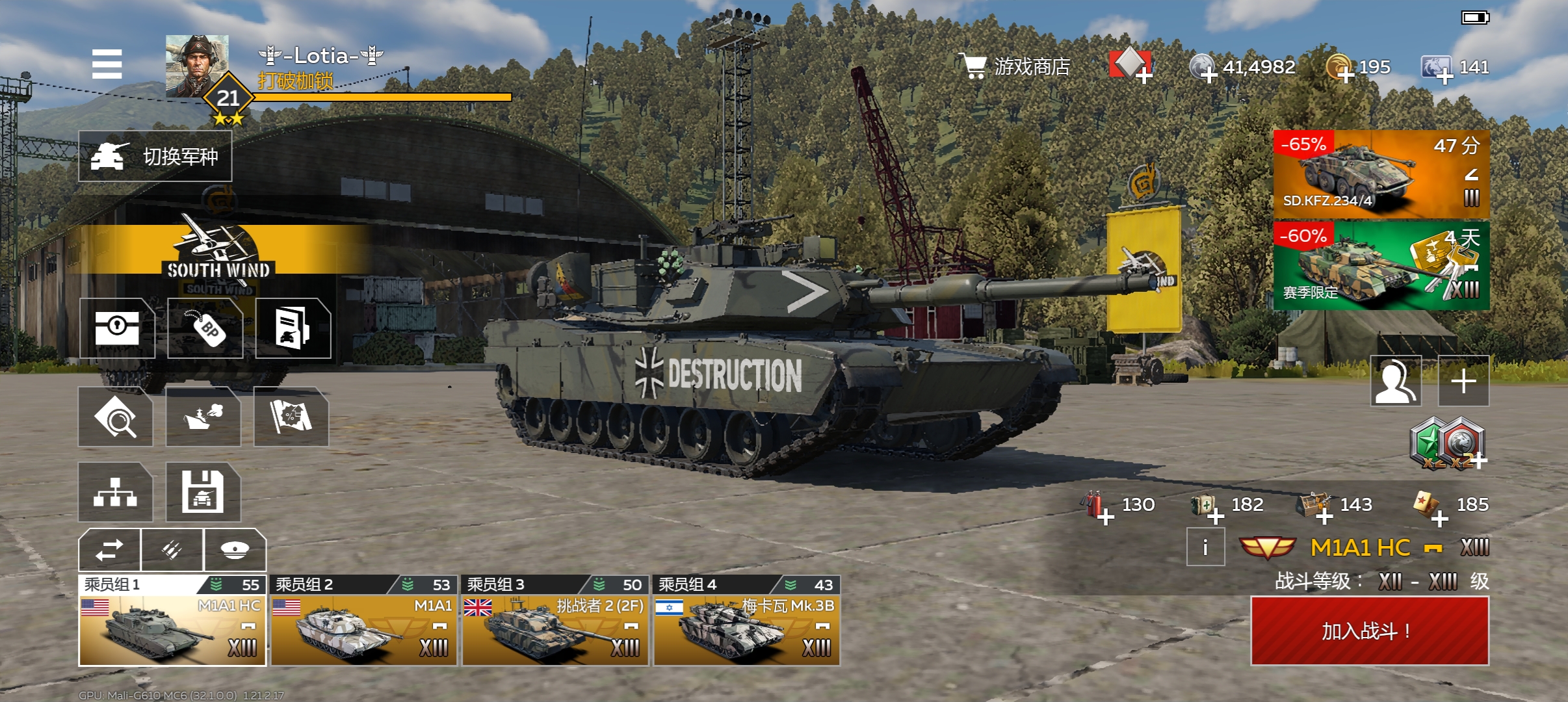
Task: Choose crew slot 4 梅卡瓦 Mk.3B
Action: tap(746, 622)
